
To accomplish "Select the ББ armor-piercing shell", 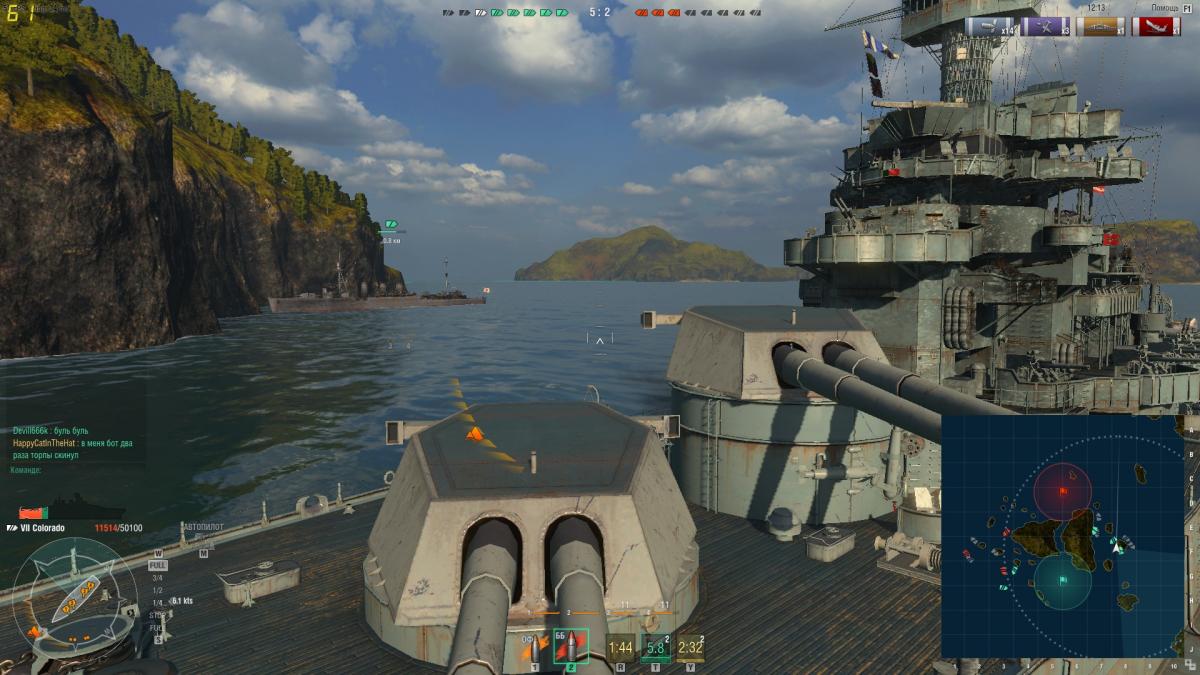I will [x=570, y=647].
